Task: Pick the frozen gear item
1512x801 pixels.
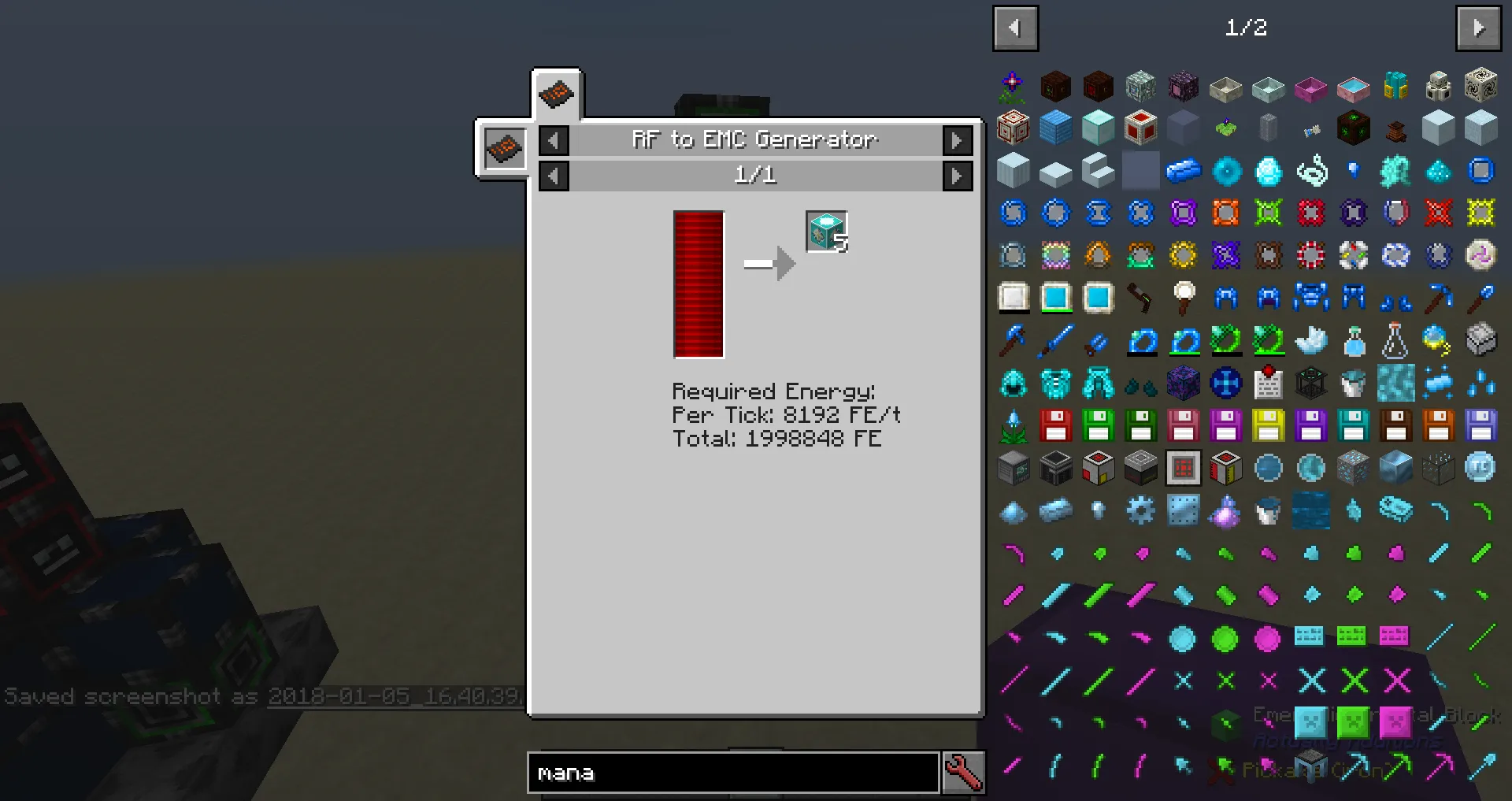Action: (1140, 511)
